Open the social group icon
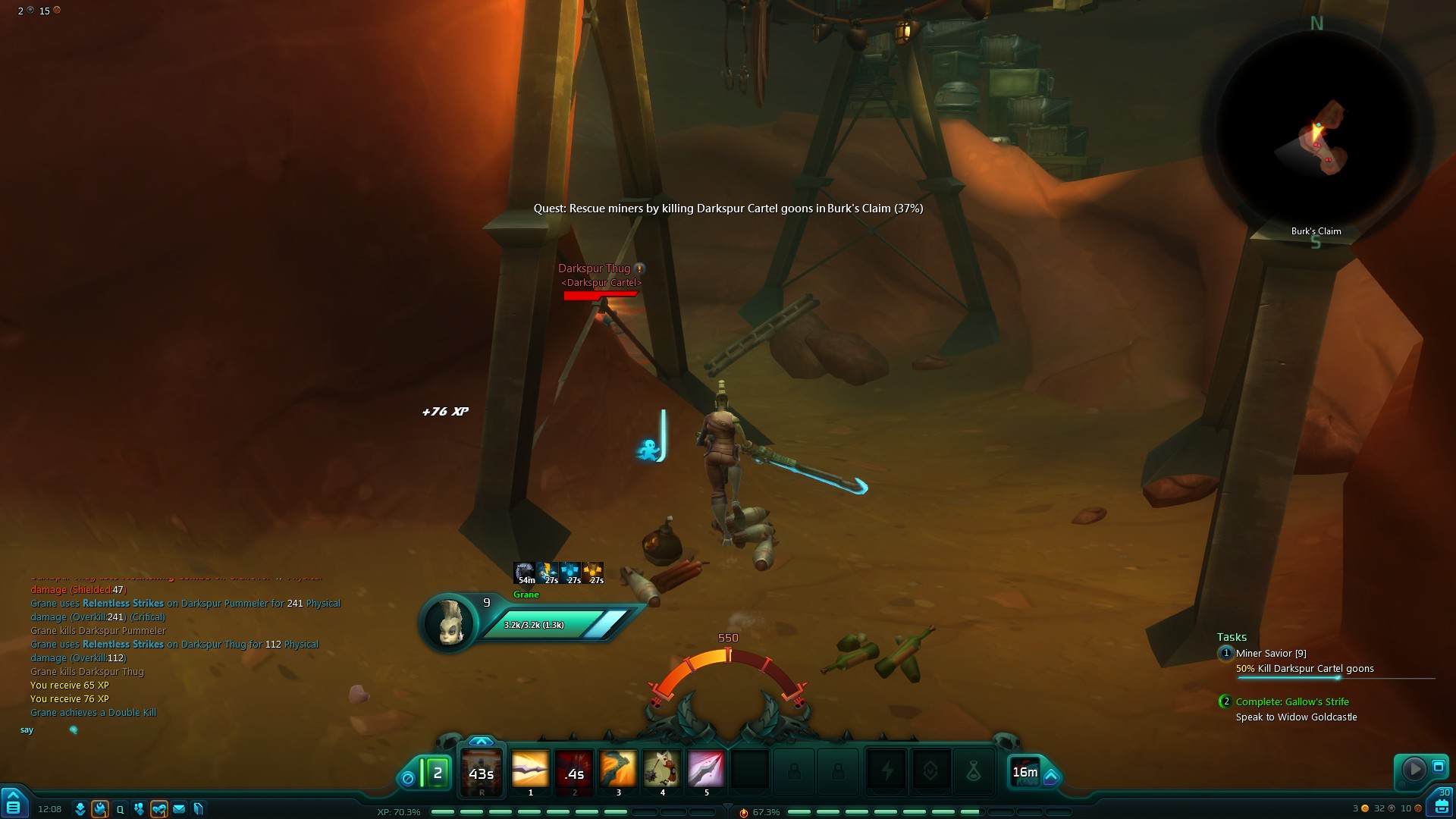Screen dimensions: 1456x819 [139, 809]
